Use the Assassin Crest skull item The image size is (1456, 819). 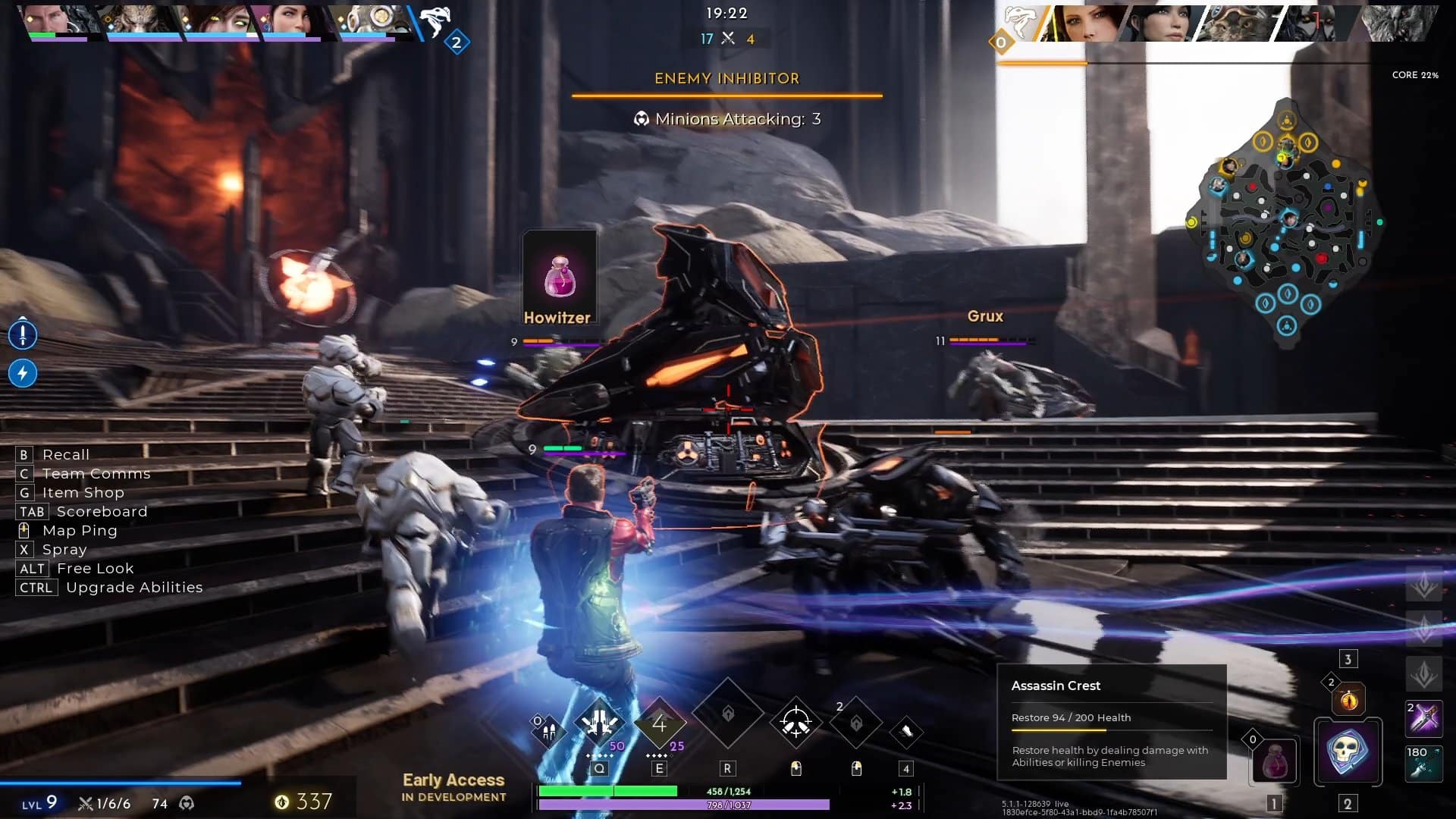(1347, 752)
